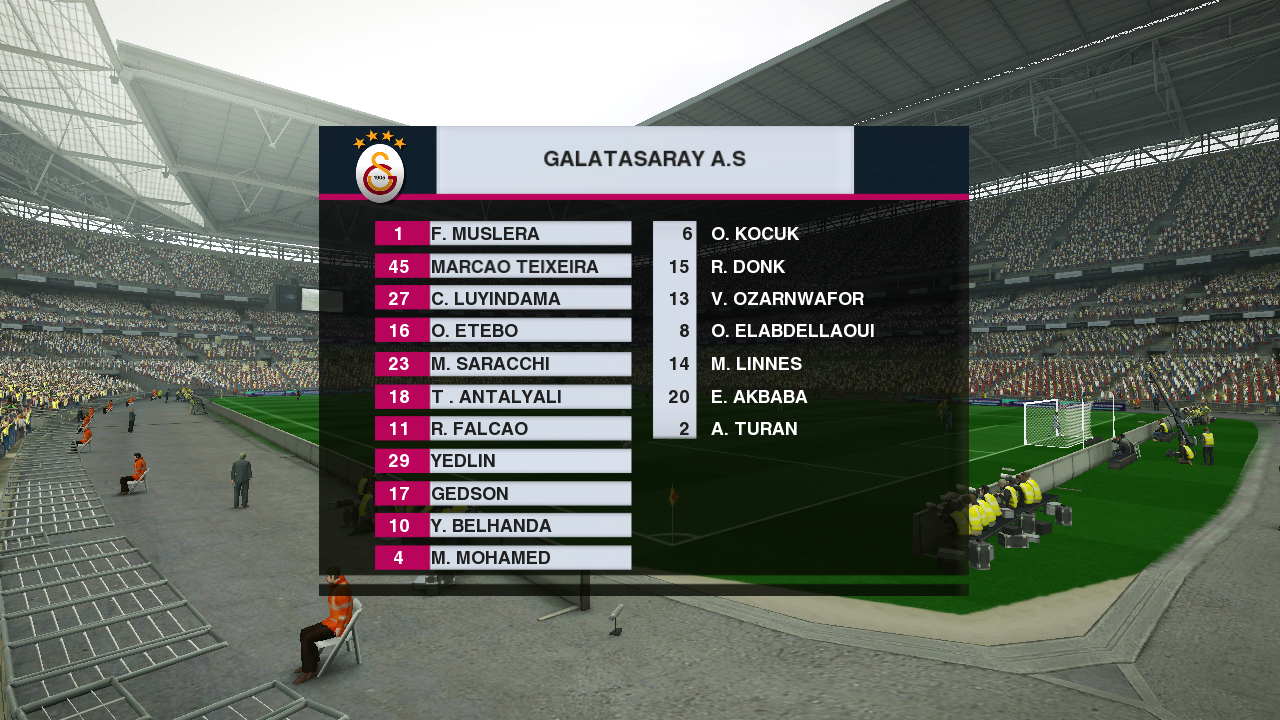The image size is (1280, 720).
Task: Choose Y. Belhanda, number 10
Action: point(503,526)
